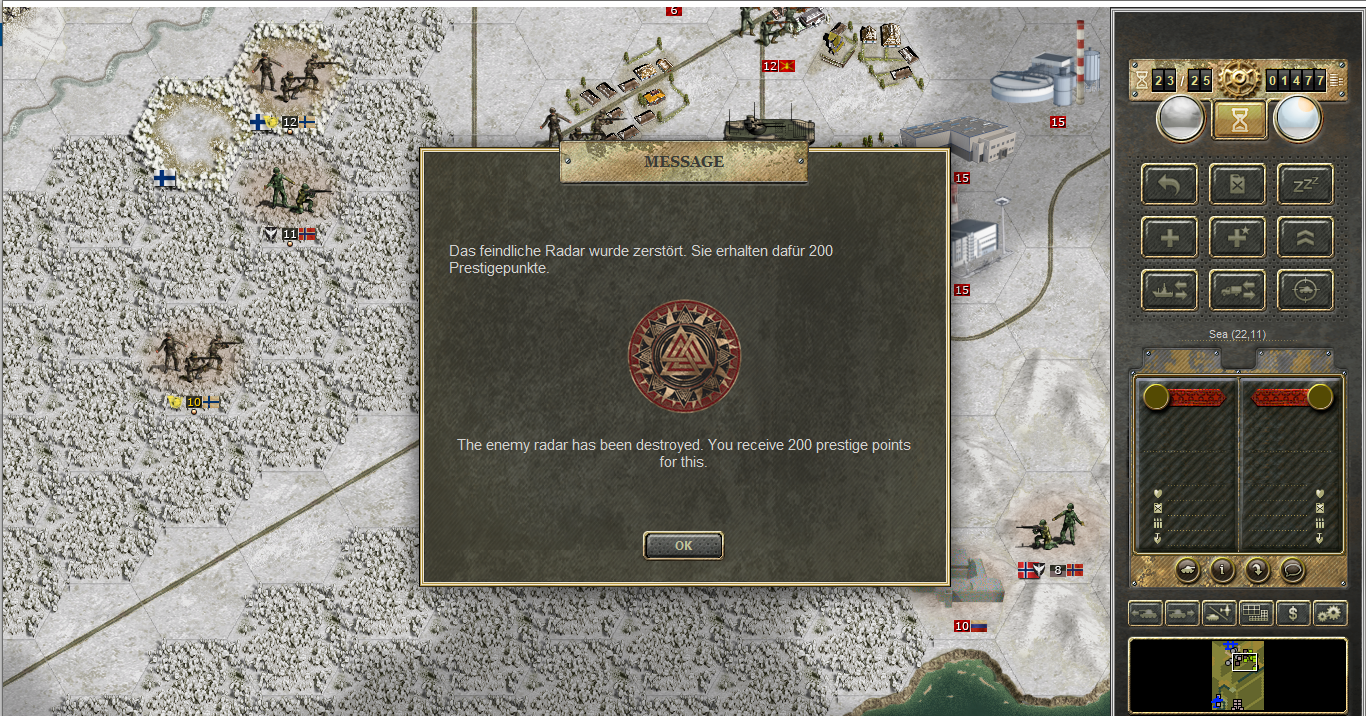1366x716 pixels.
Task: Click the crossed-out fuel canister button
Action: (x=1237, y=184)
